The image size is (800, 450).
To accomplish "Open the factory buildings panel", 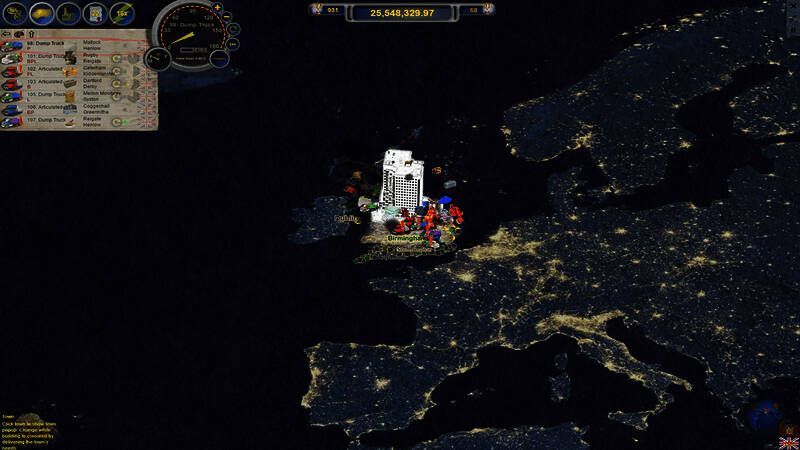I will [x=69, y=13].
